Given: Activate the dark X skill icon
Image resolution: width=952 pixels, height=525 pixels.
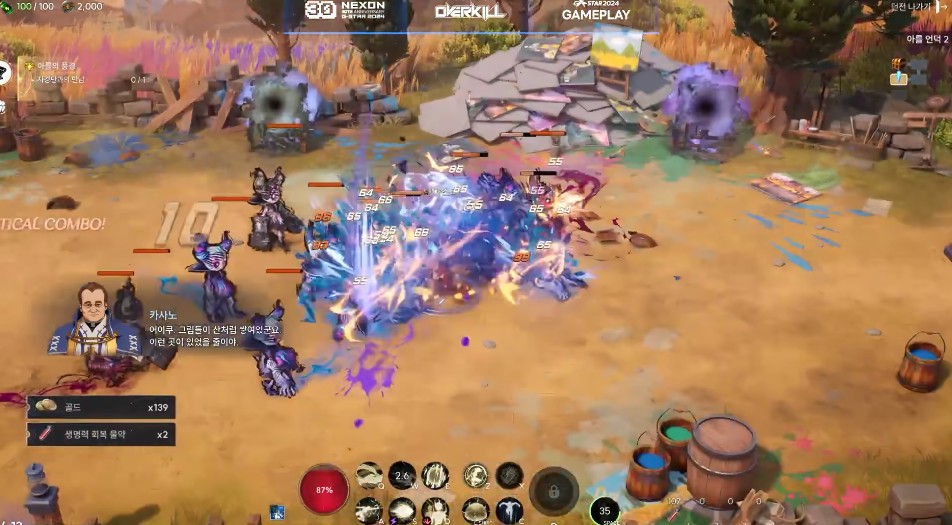Looking at the screenshot, I should 509,475.
